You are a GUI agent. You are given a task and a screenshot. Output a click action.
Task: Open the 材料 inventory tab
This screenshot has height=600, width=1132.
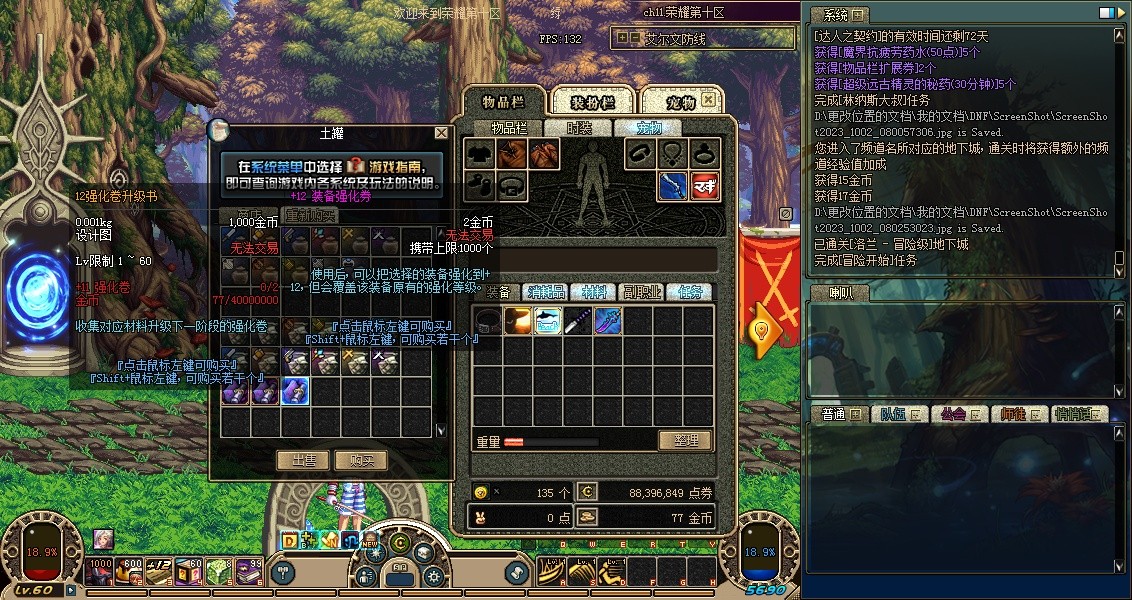coord(594,292)
